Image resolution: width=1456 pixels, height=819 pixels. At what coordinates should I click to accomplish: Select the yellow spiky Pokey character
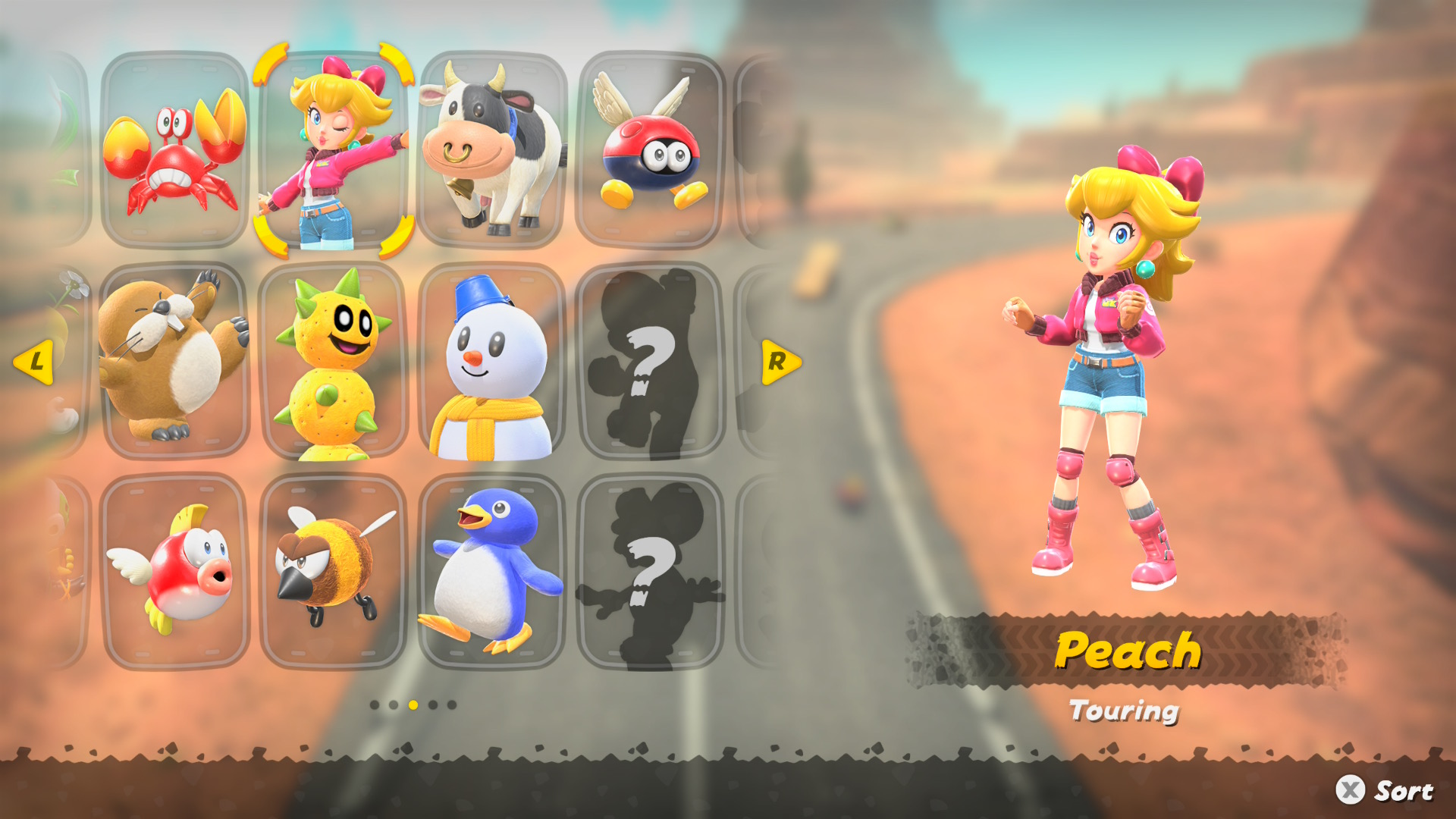pos(334,361)
